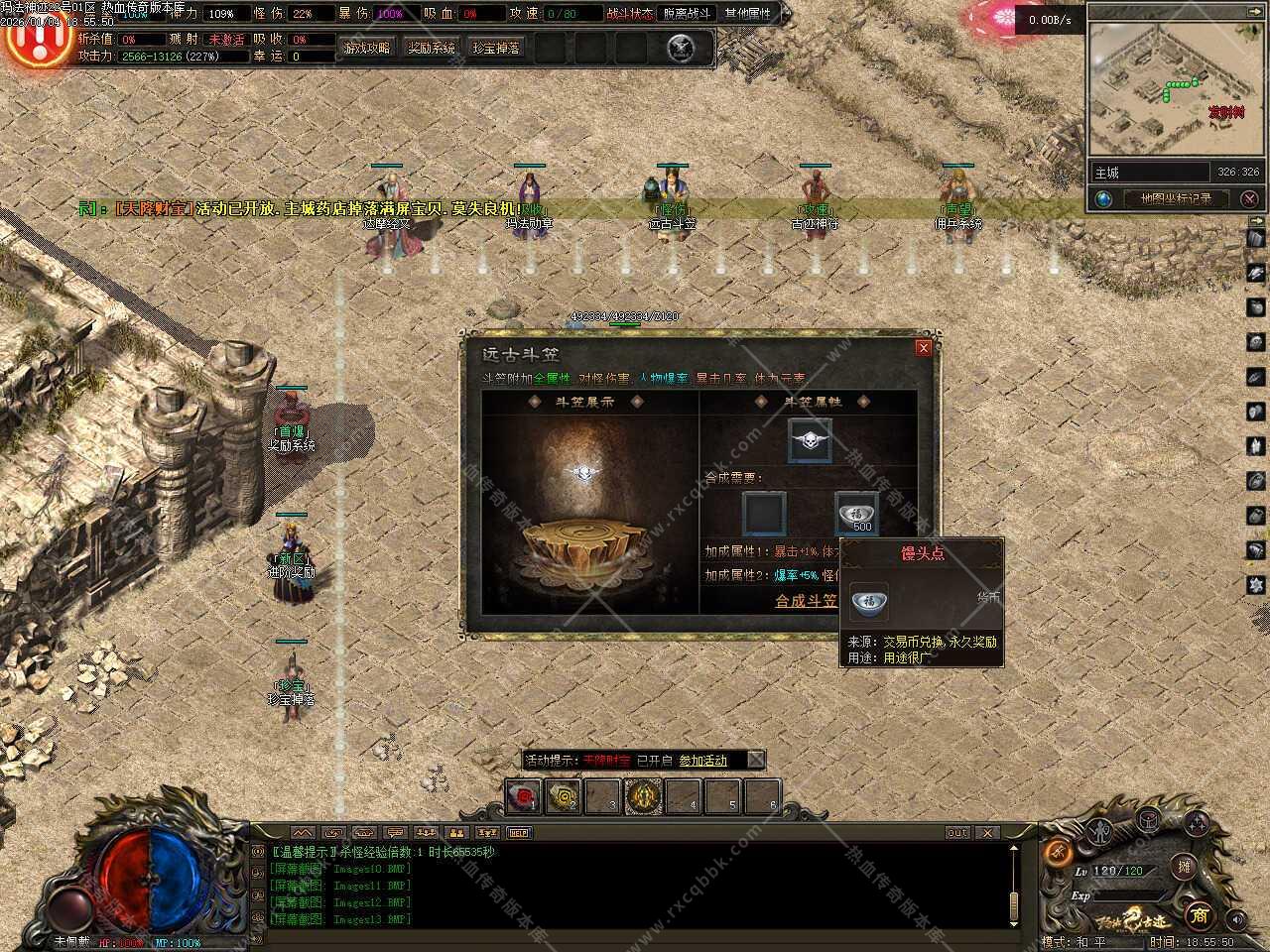Click the 'out' button on chat bar
The height and width of the screenshot is (952, 1270).
pyautogui.click(x=956, y=833)
